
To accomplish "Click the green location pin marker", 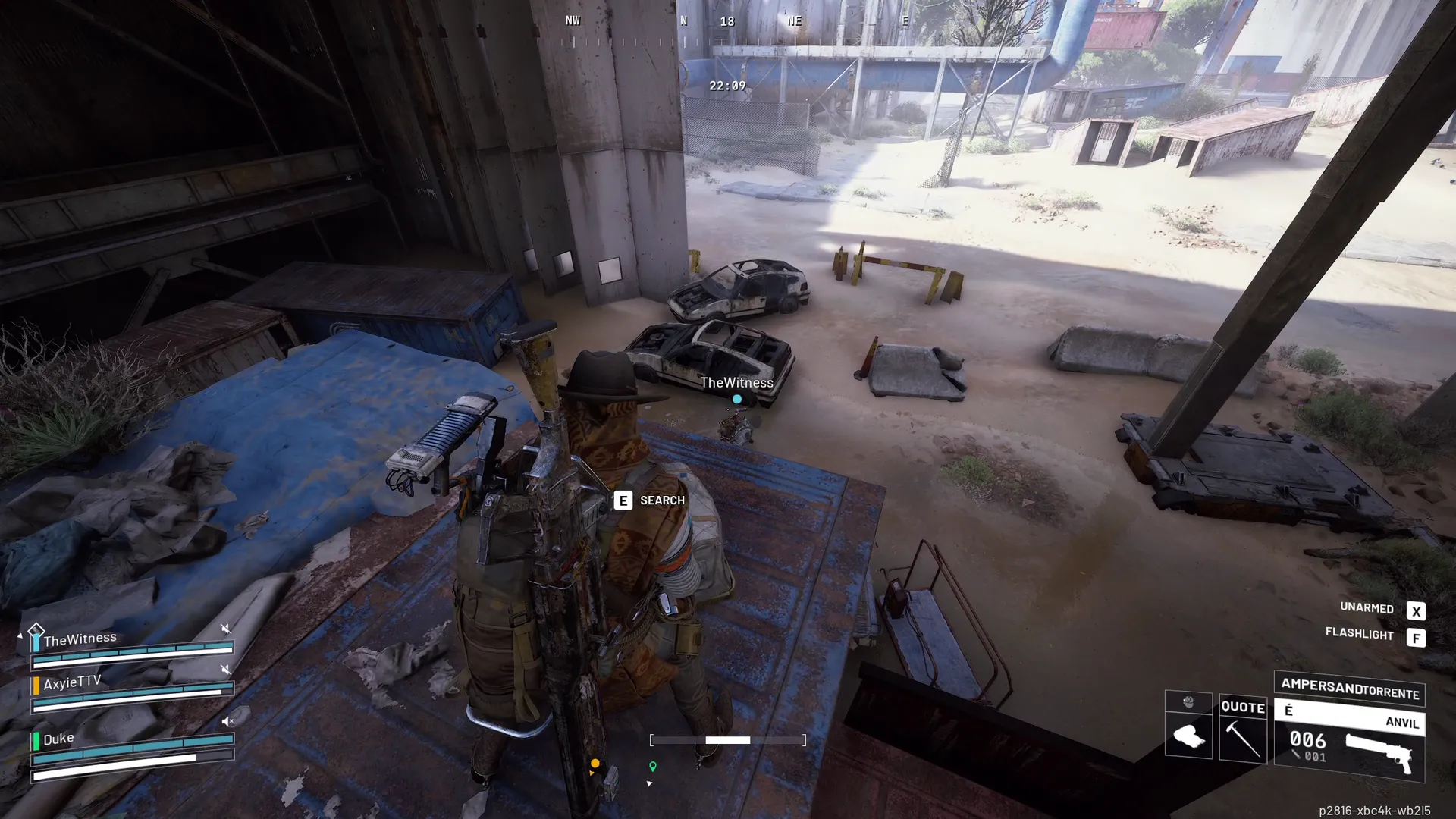I will pos(652,767).
